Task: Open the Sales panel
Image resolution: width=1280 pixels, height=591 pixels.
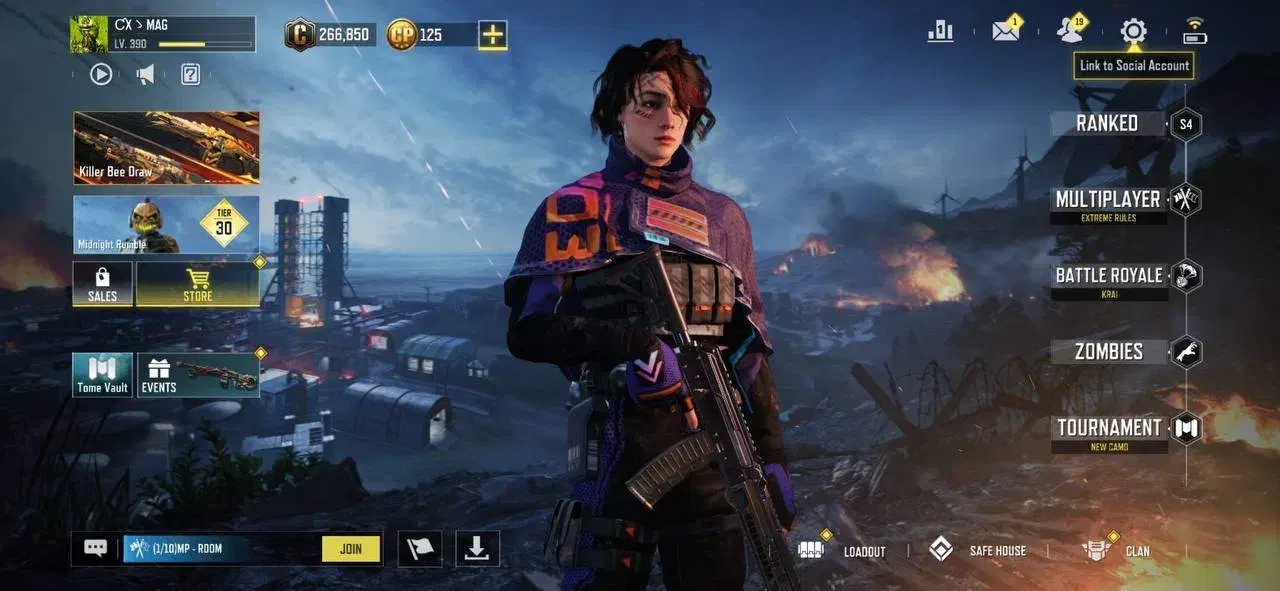Action: [x=102, y=284]
